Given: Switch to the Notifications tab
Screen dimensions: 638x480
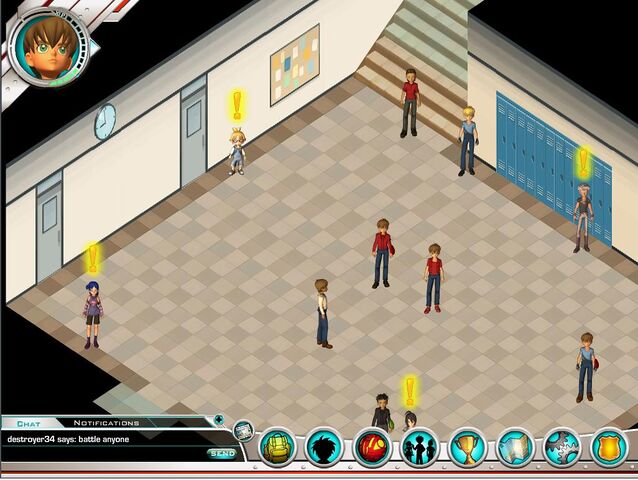Looking at the screenshot, I should click(106, 423).
